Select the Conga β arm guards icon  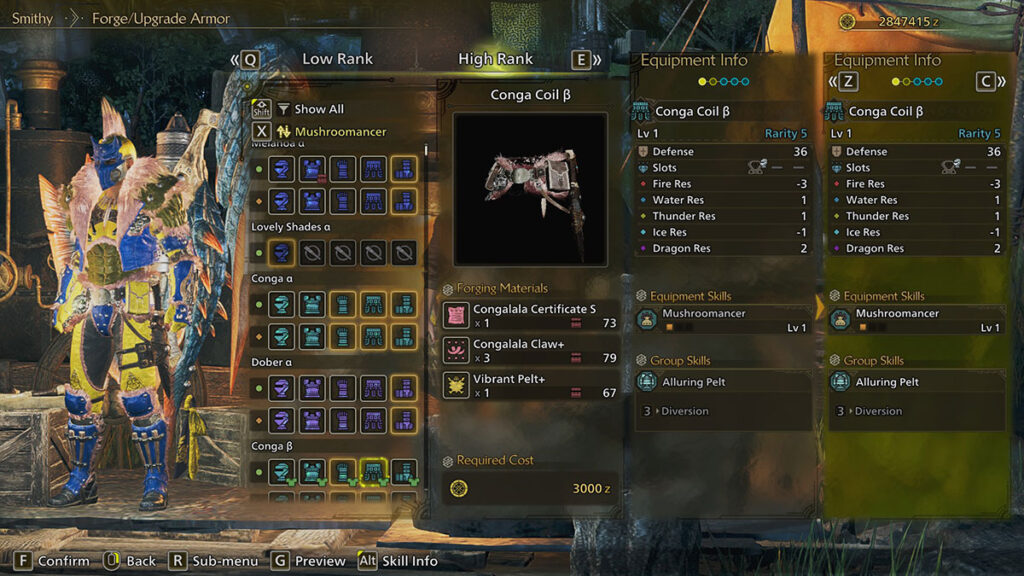[343, 472]
